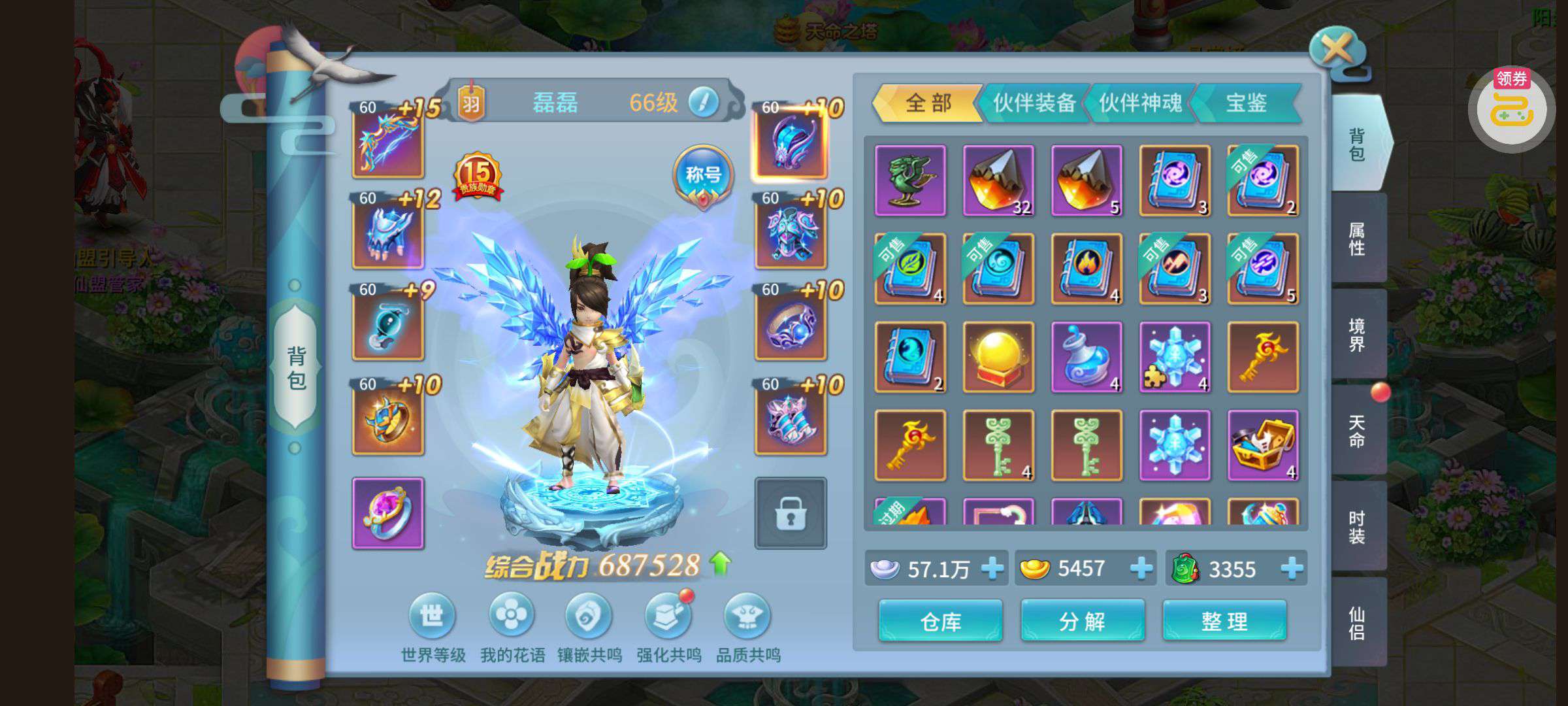The width and height of the screenshot is (1568, 706).
Task: Select the green phoenix statue item
Action: click(x=910, y=180)
